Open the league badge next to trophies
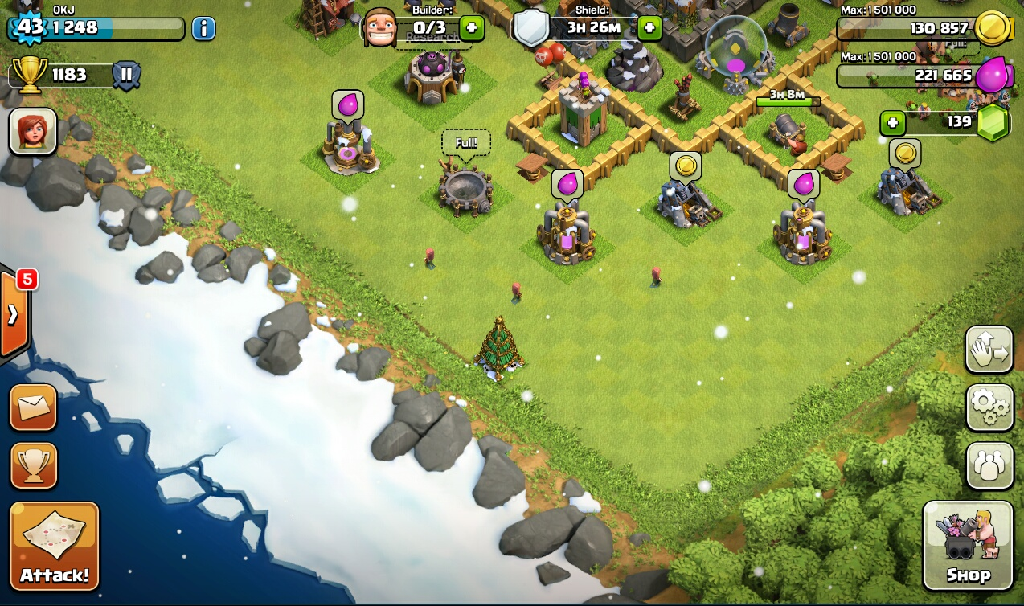1024x606 pixels. pos(127,74)
